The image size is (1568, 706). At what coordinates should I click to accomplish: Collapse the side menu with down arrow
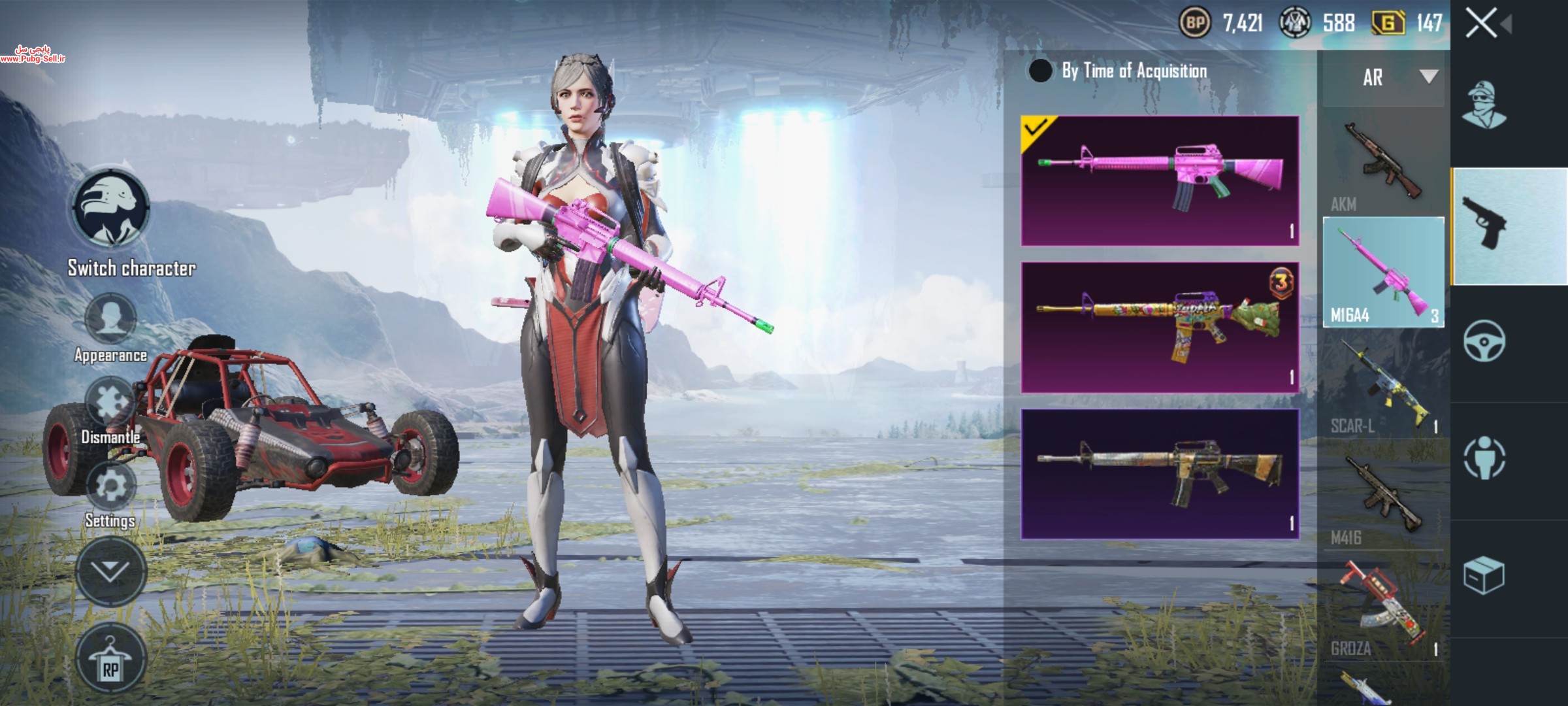(110, 571)
